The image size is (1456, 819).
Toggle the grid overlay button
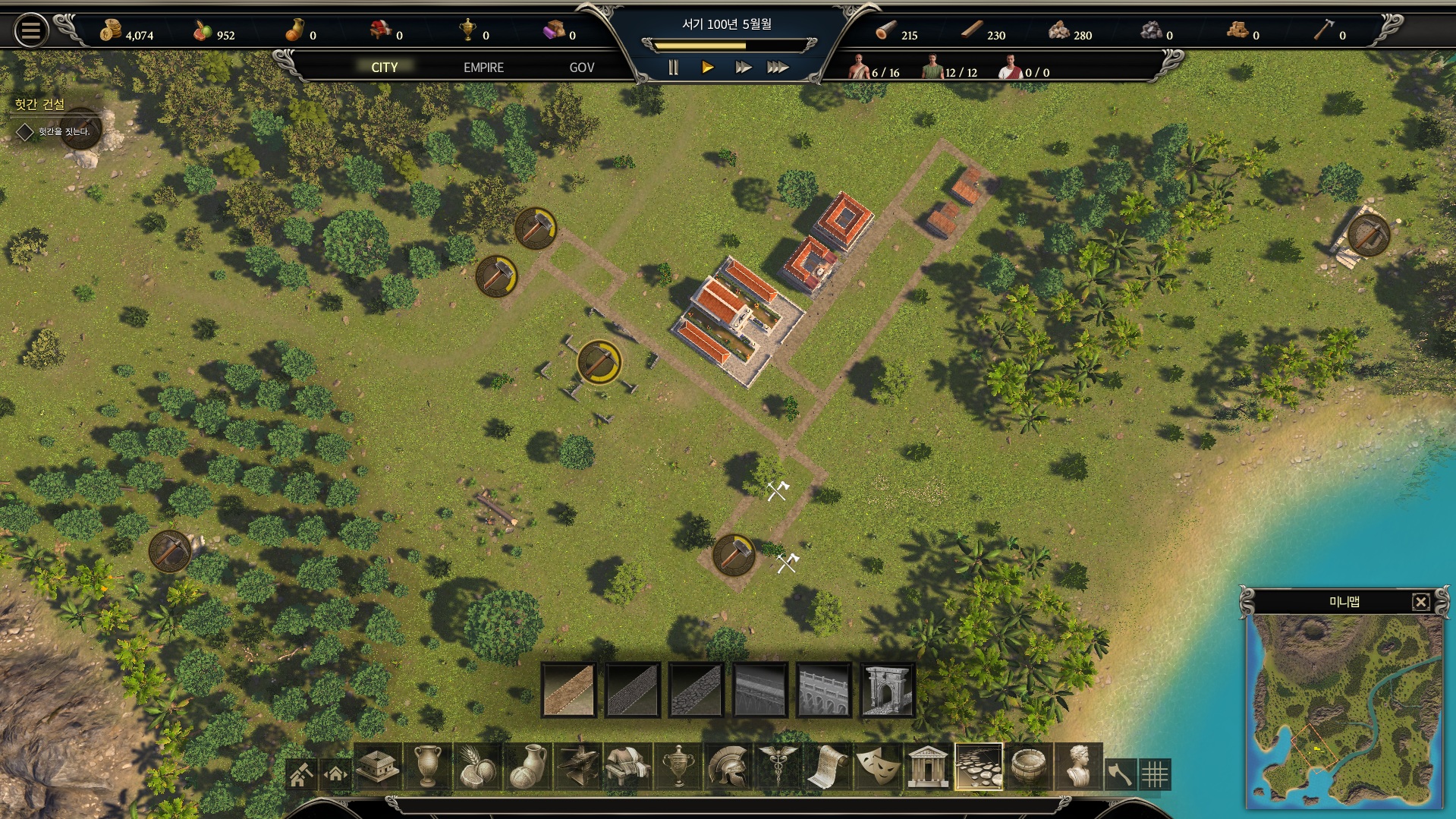tap(1155, 774)
